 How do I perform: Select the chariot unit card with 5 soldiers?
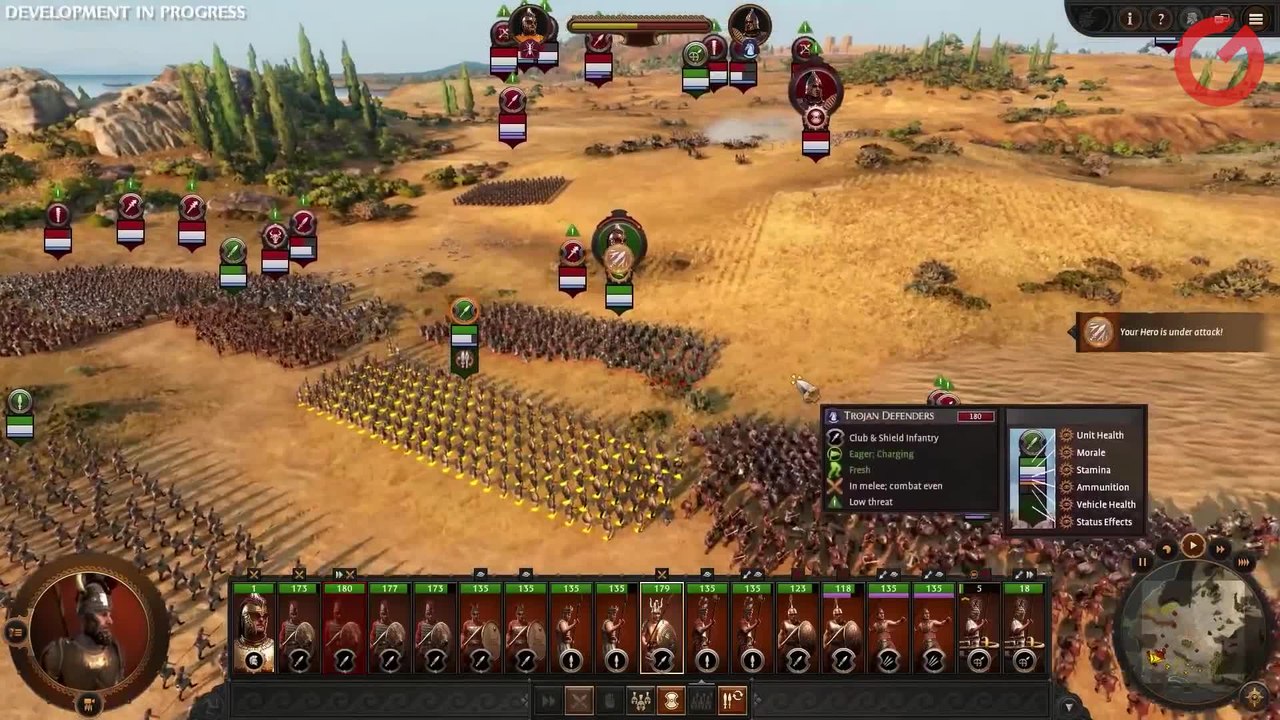click(979, 630)
